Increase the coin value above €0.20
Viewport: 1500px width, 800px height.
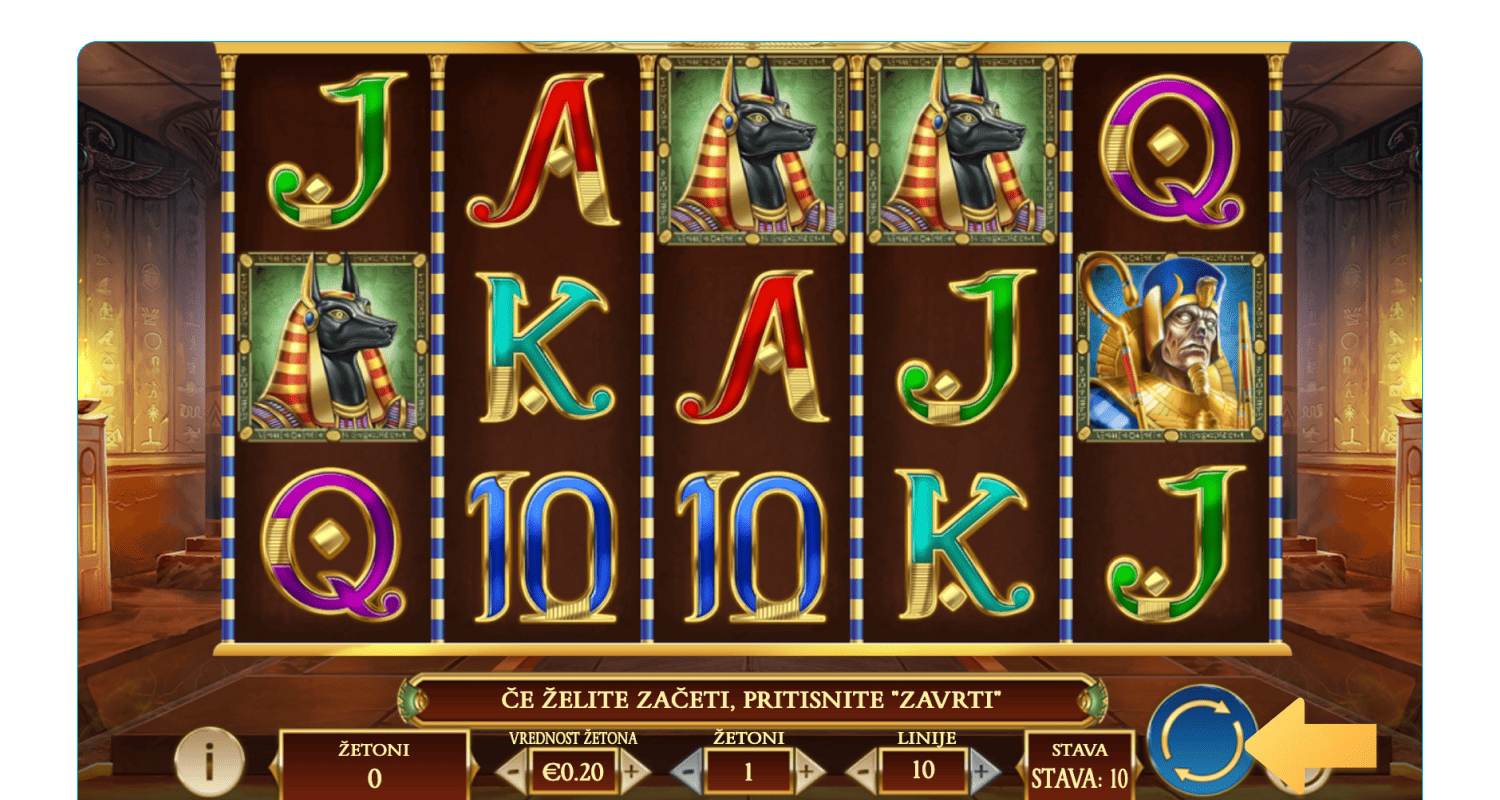point(632,771)
